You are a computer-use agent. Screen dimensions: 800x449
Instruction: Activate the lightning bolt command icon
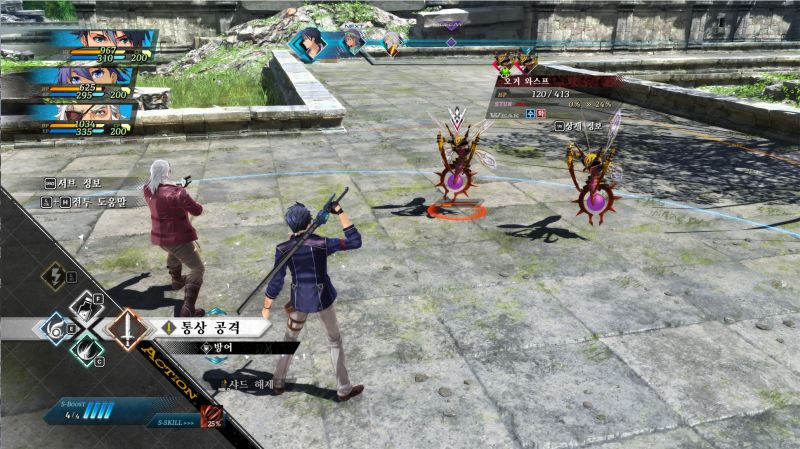[53, 277]
